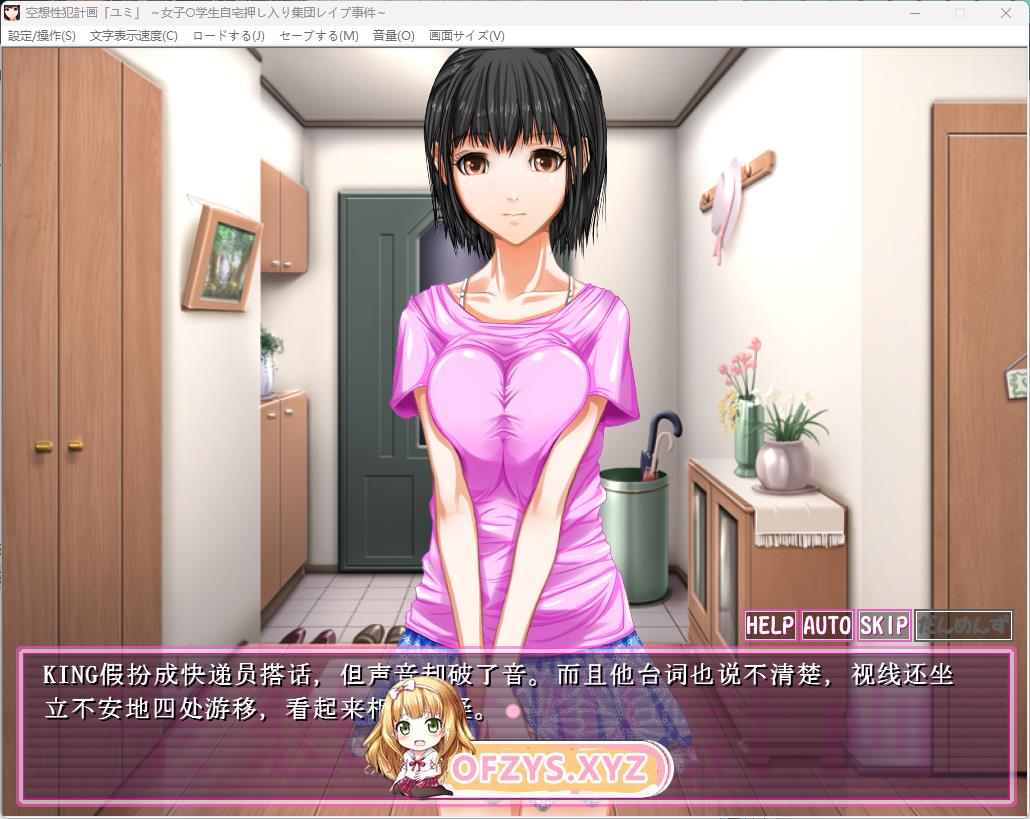Image resolution: width=1030 pixels, height=819 pixels.
Task: Open the 文字表示速度(C) menu
Action: (x=133, y=36)
